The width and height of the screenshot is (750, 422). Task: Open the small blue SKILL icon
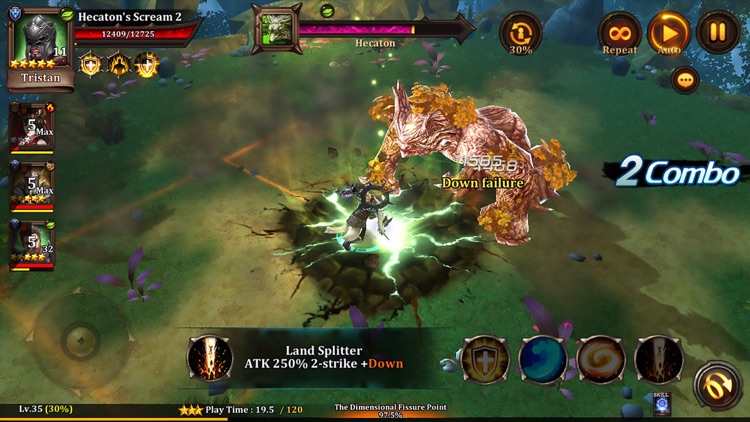click(661, 402)
